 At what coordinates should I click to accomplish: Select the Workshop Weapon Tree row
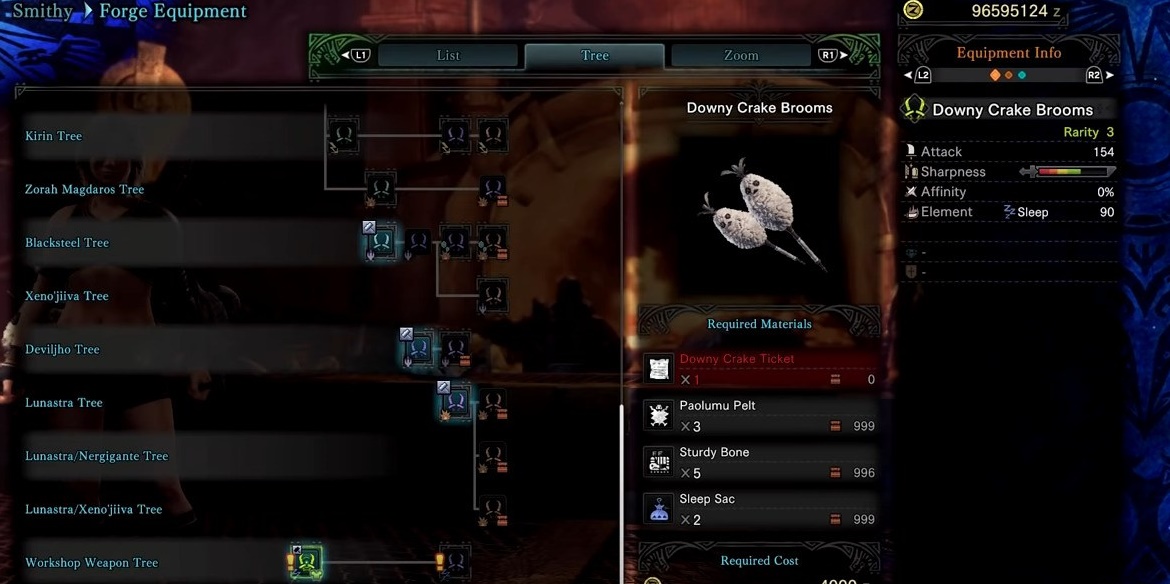pos(92,563)
